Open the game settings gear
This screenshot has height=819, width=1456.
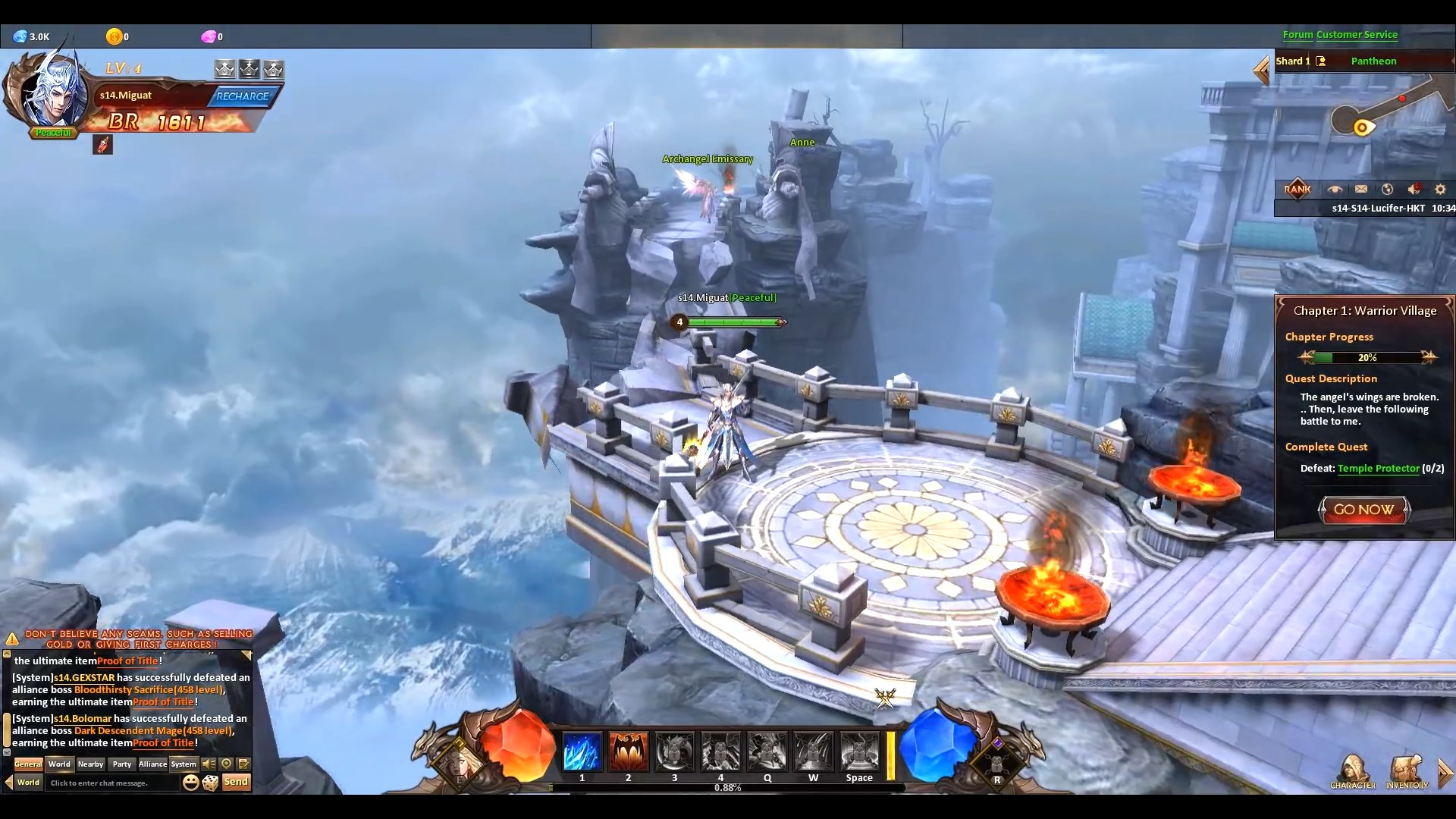pyautogui.click(x=1439, y=189)
